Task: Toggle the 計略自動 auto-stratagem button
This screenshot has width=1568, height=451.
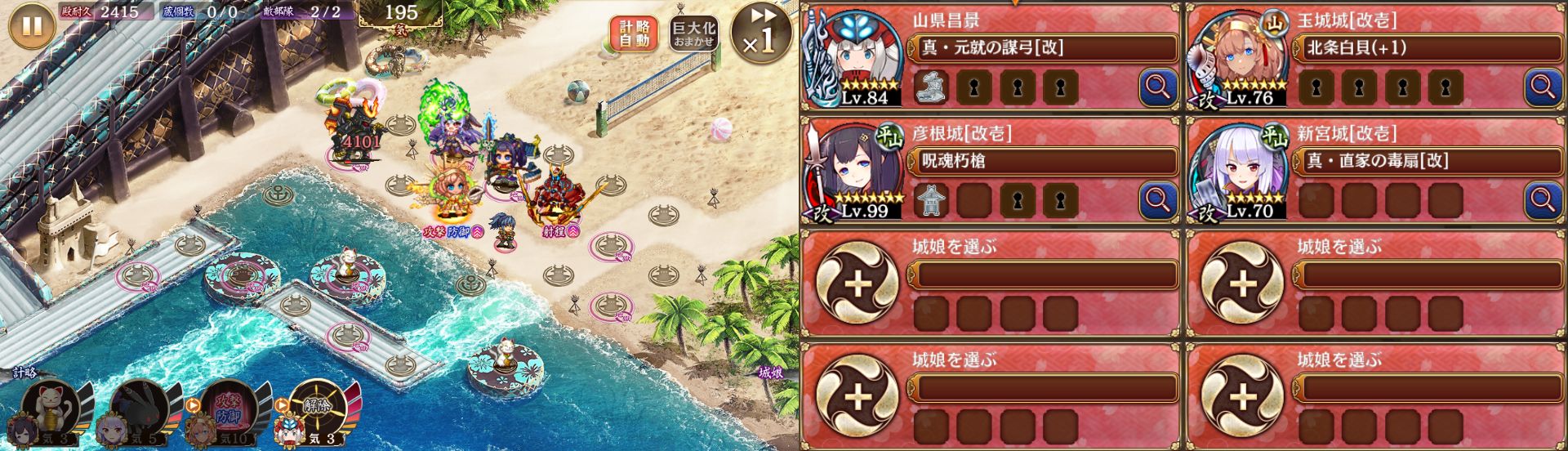Action: point(633,33)
